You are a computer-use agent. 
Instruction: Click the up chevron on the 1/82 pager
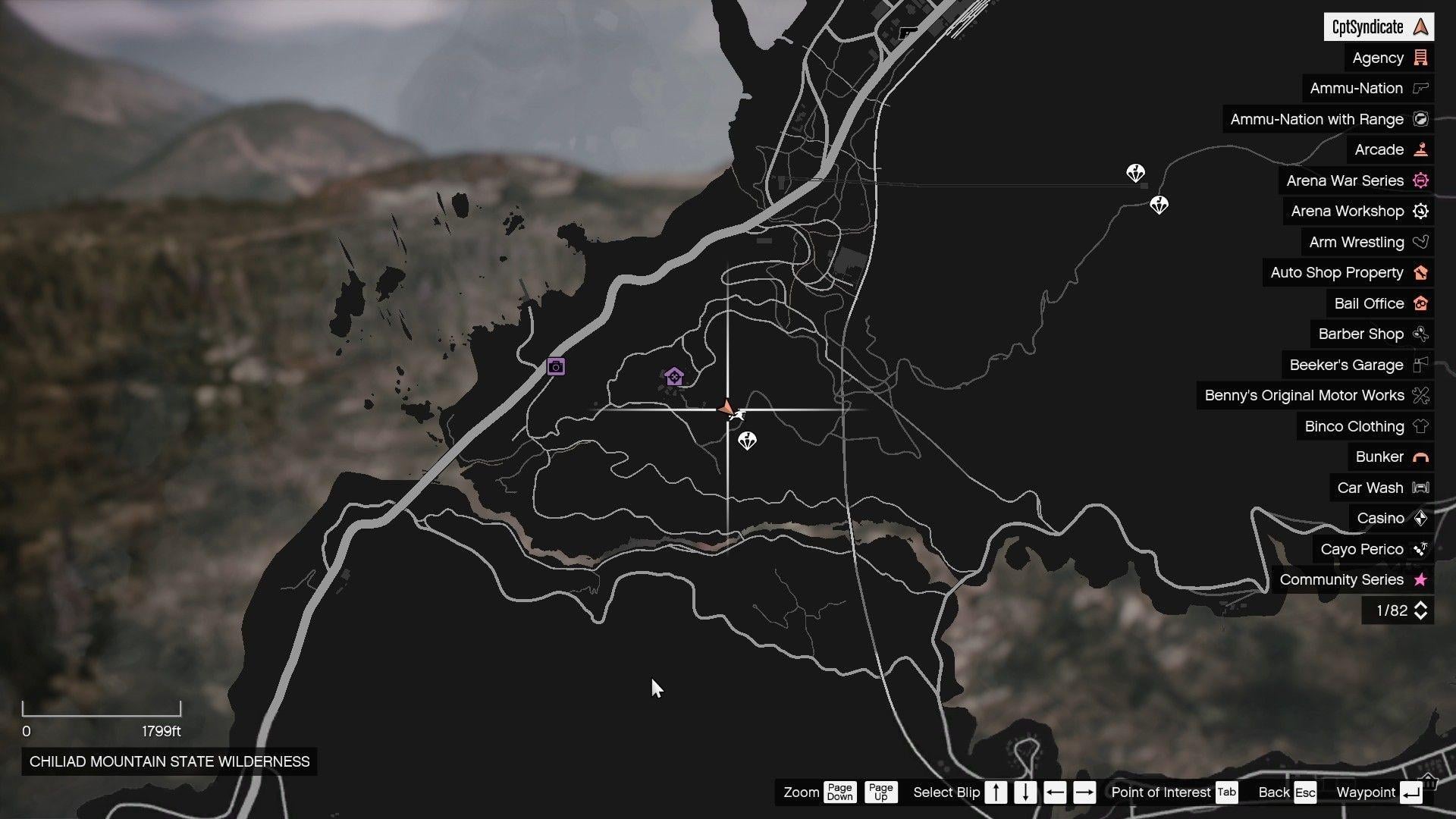[x=1420, y=606]
